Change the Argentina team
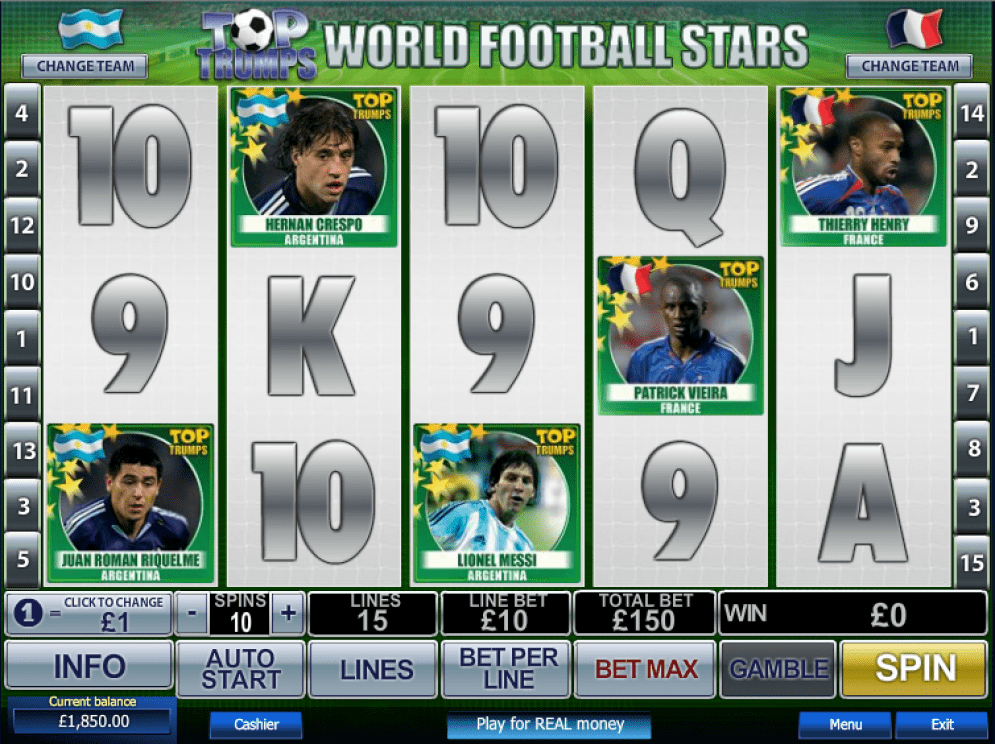The height and width of the screenshot is (744, 995). (x=84, y=66)
